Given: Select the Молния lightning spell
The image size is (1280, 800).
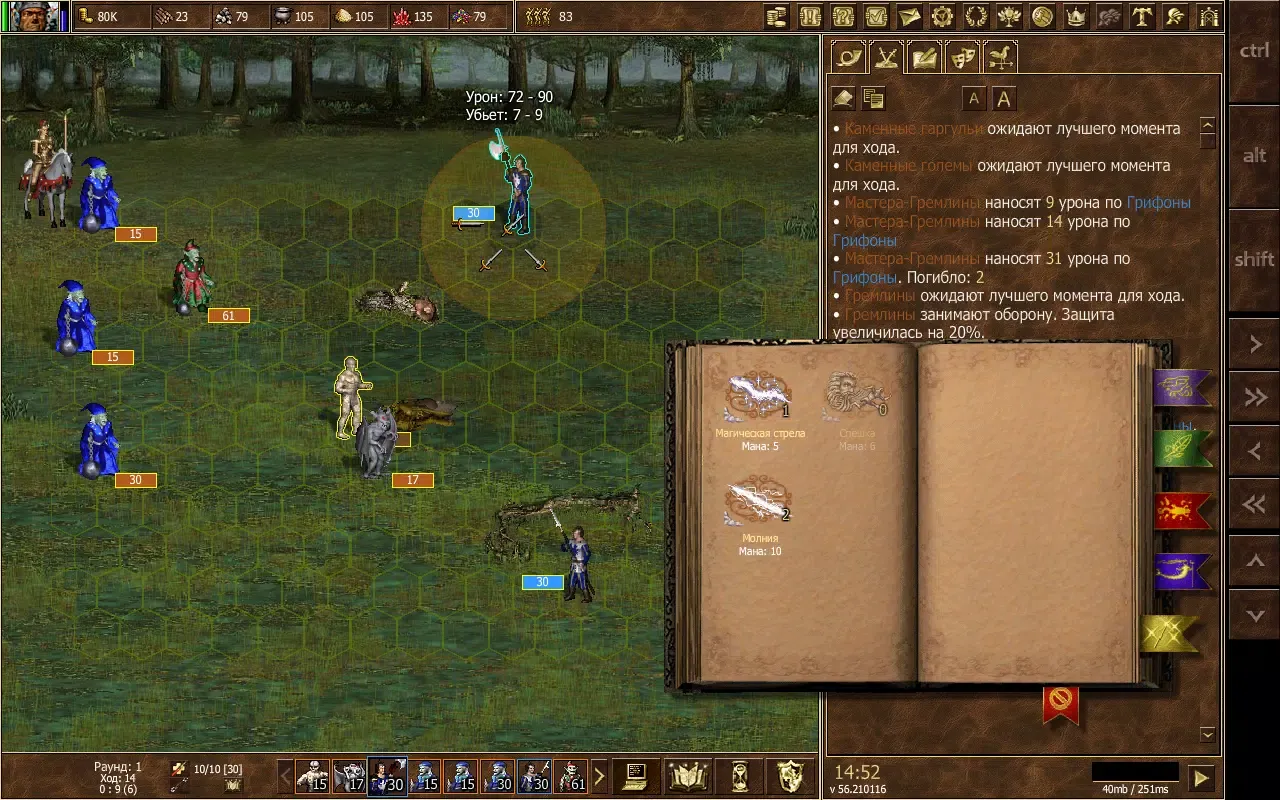Looking at the screenshot, I should (759, 503).
